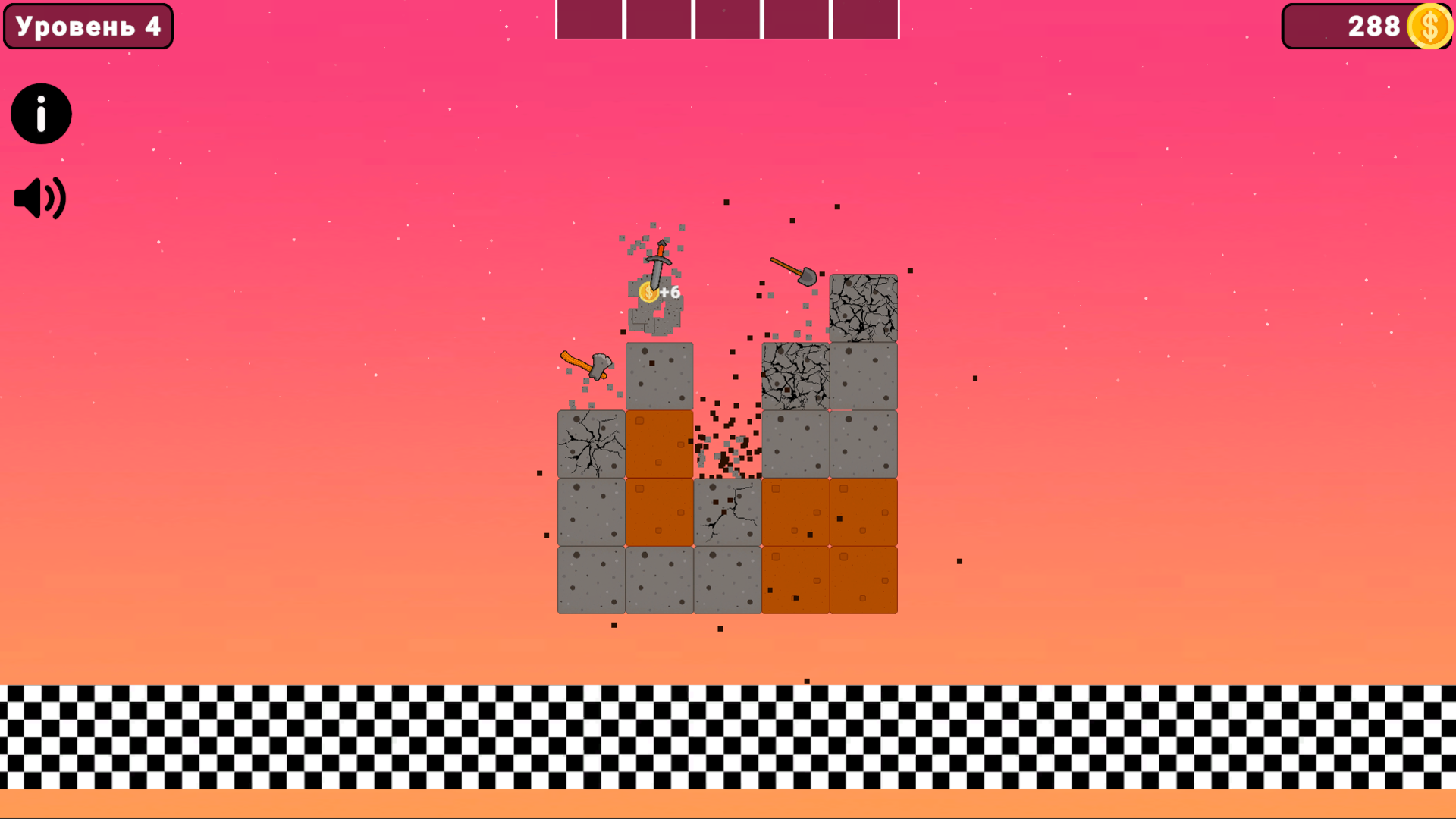The image size is (1456, 819).
Task: Click the web-cracked gray block on the left
Action: click(590, 444)
